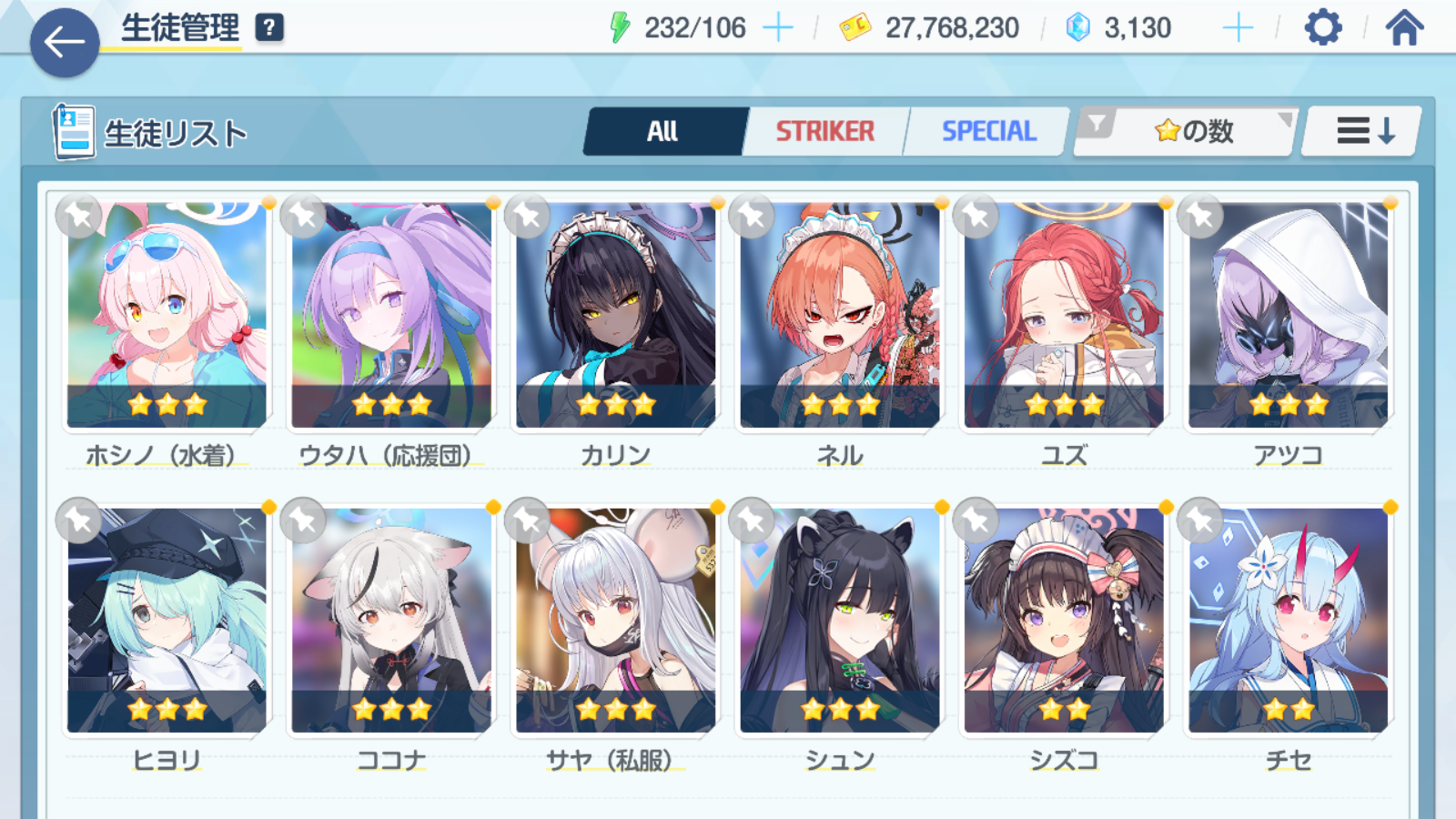Screen dimensions: 1456x819
Task: Pick the シュン student card
Action: pyautogui.click(x=840, y=620)
